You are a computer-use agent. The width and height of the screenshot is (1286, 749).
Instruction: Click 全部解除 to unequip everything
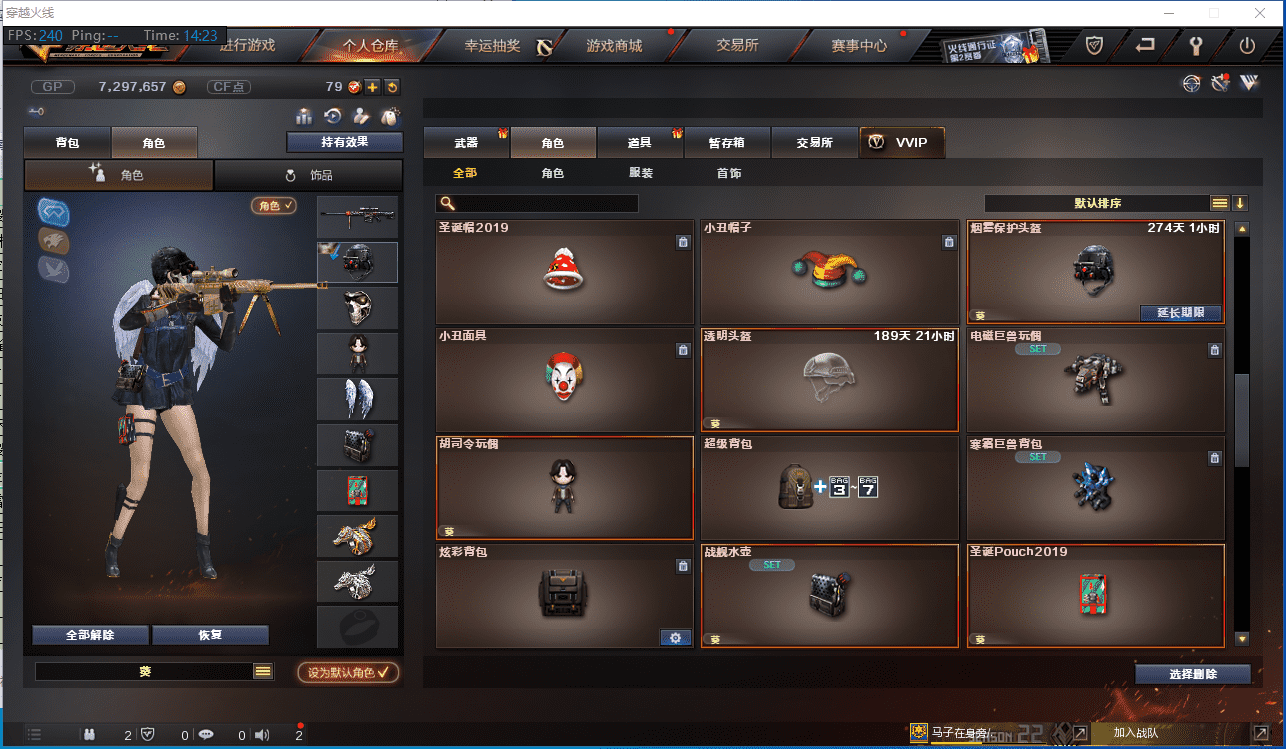[x=90, y=635]
